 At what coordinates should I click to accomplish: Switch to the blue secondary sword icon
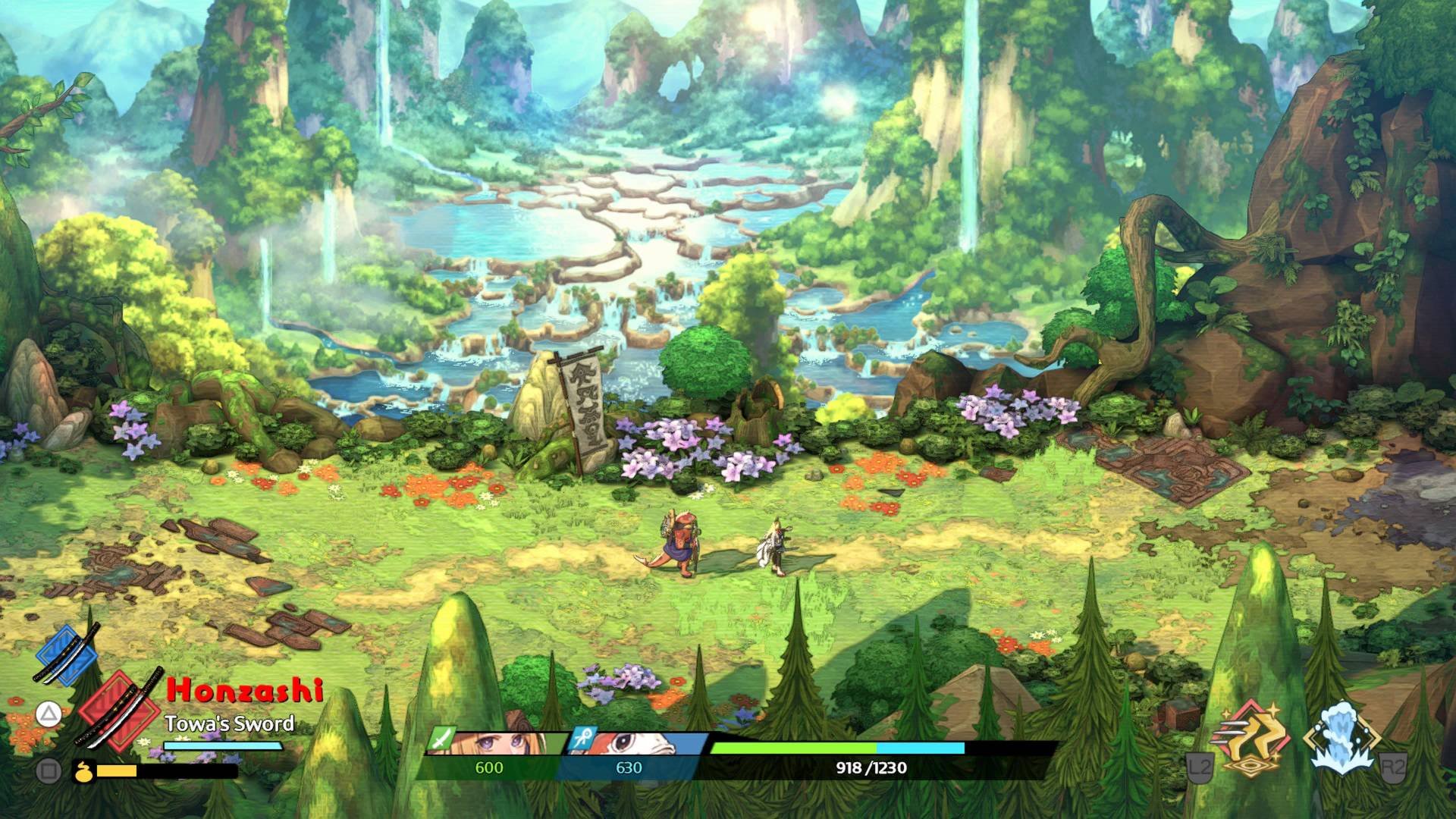pyautogui.click(x=68, y=655)
